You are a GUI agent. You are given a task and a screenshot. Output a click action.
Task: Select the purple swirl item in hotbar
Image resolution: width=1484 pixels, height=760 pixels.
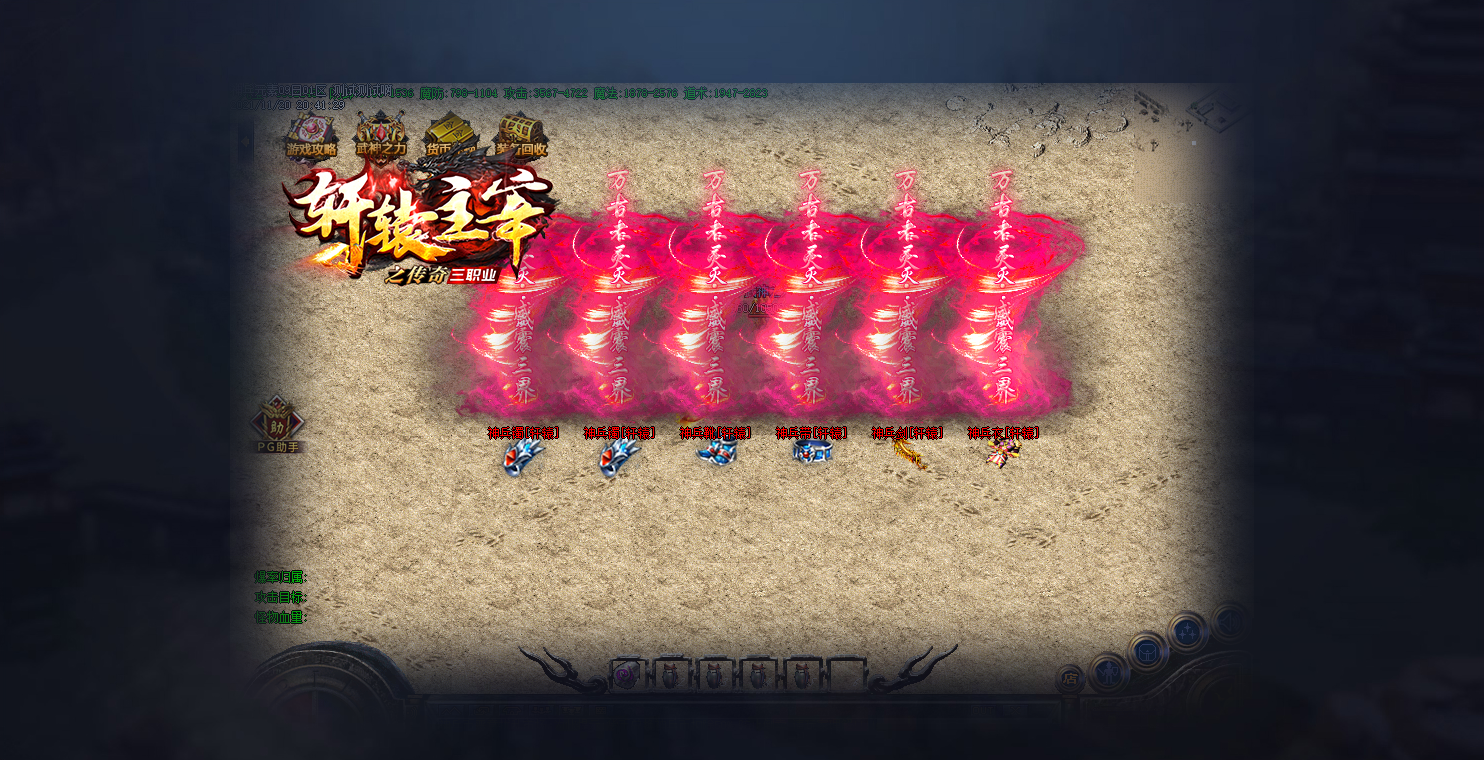(x=625, y=675)
